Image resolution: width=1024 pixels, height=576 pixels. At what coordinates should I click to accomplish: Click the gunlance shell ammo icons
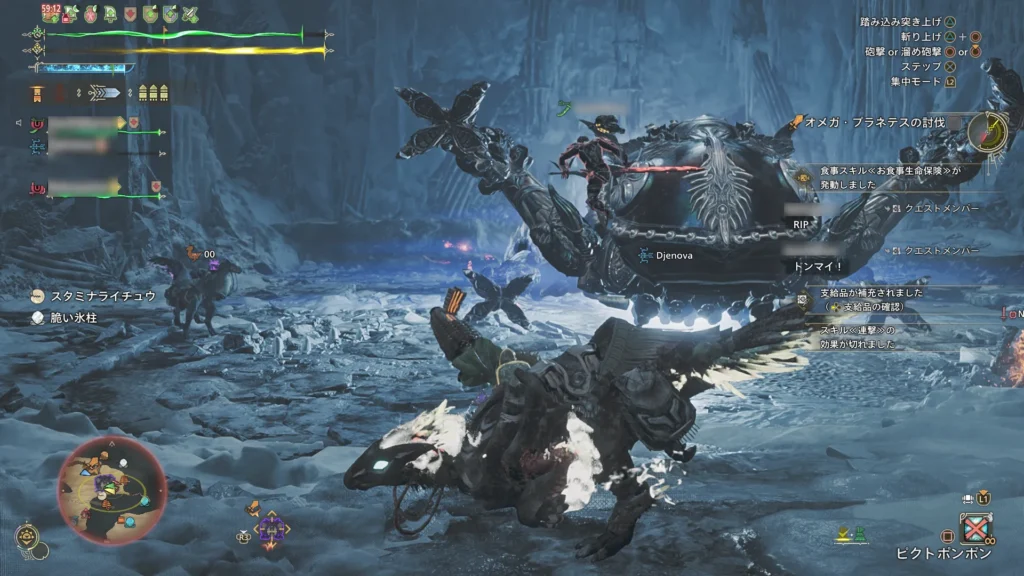[151, 93]
